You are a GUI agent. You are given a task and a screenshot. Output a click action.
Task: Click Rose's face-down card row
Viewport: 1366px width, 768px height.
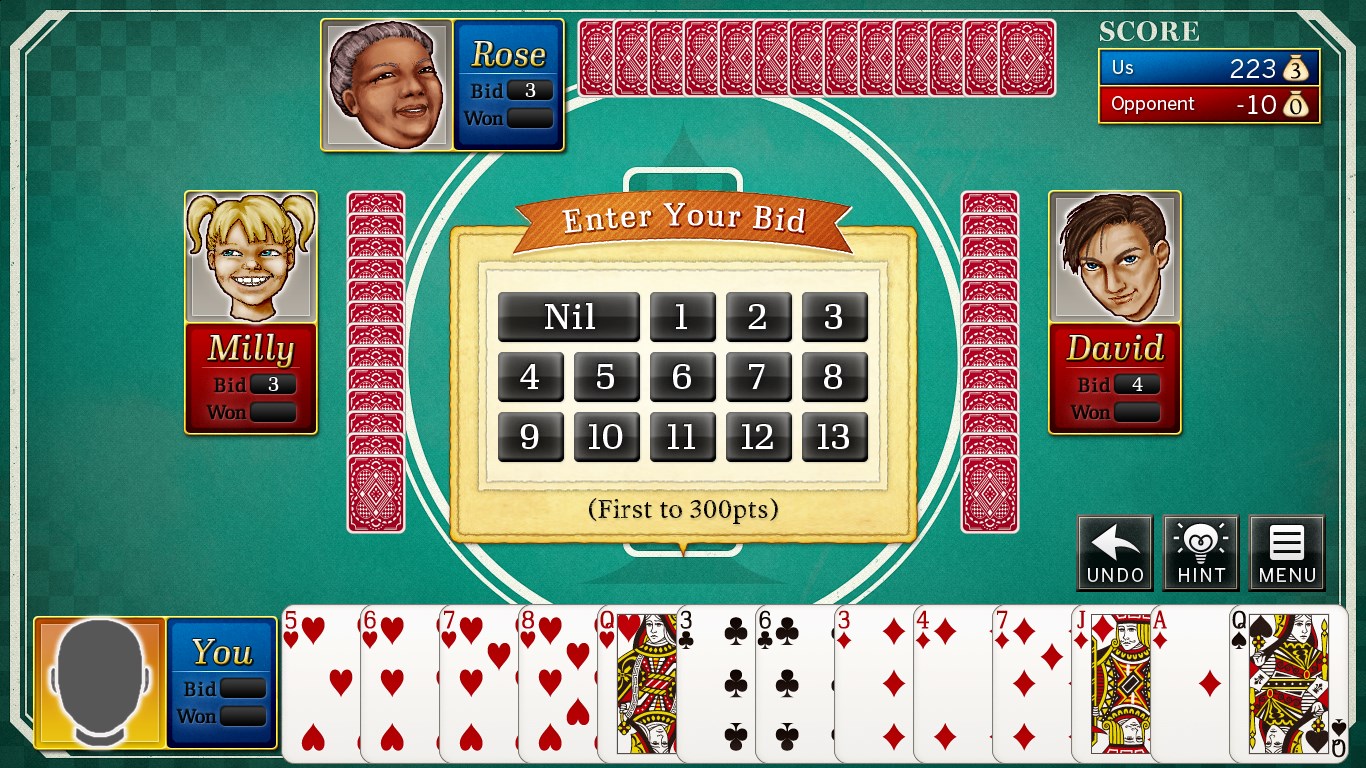[815, 60]
